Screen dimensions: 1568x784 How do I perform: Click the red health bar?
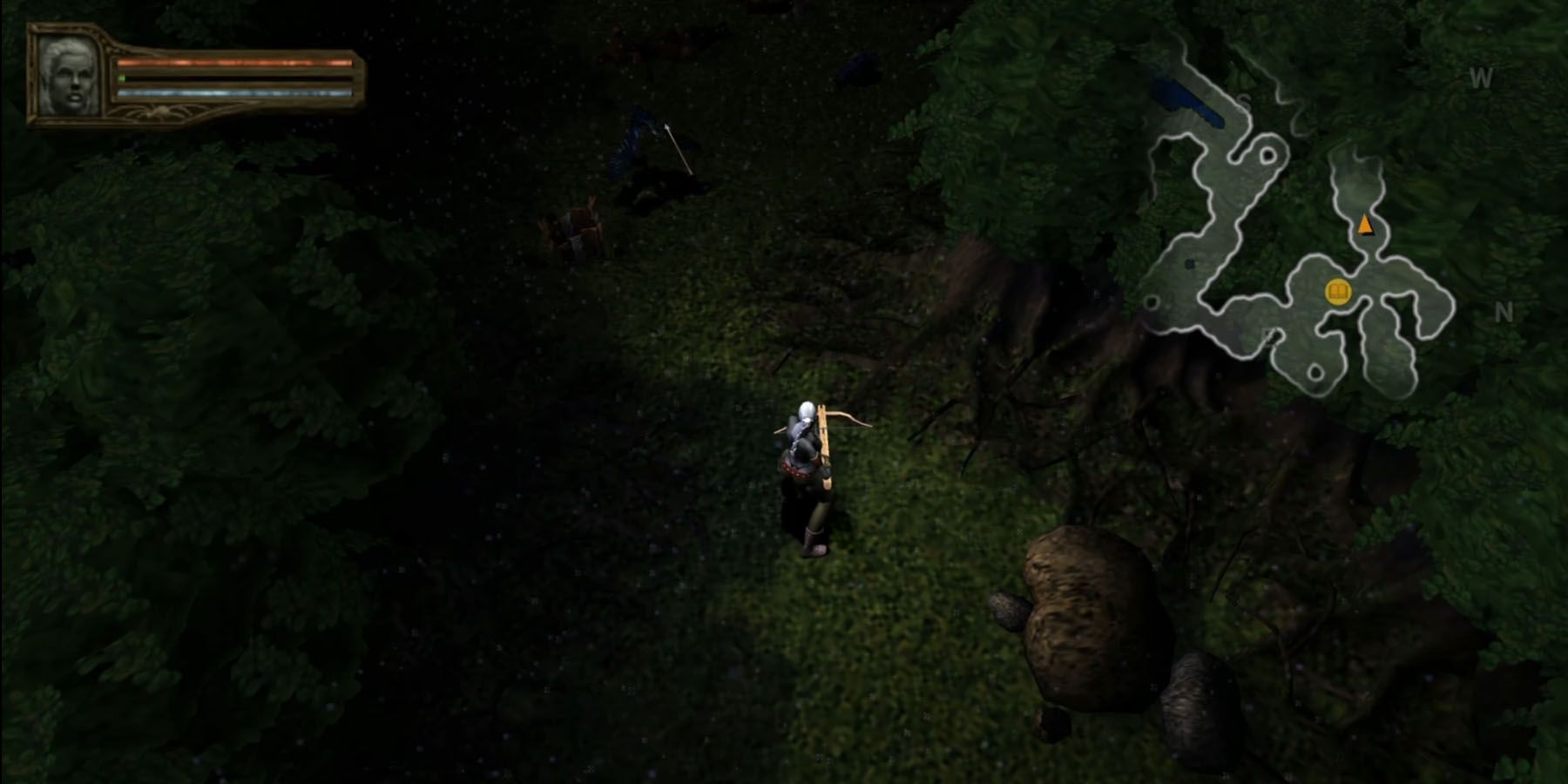pyautogui.click(x=235, y=63)
